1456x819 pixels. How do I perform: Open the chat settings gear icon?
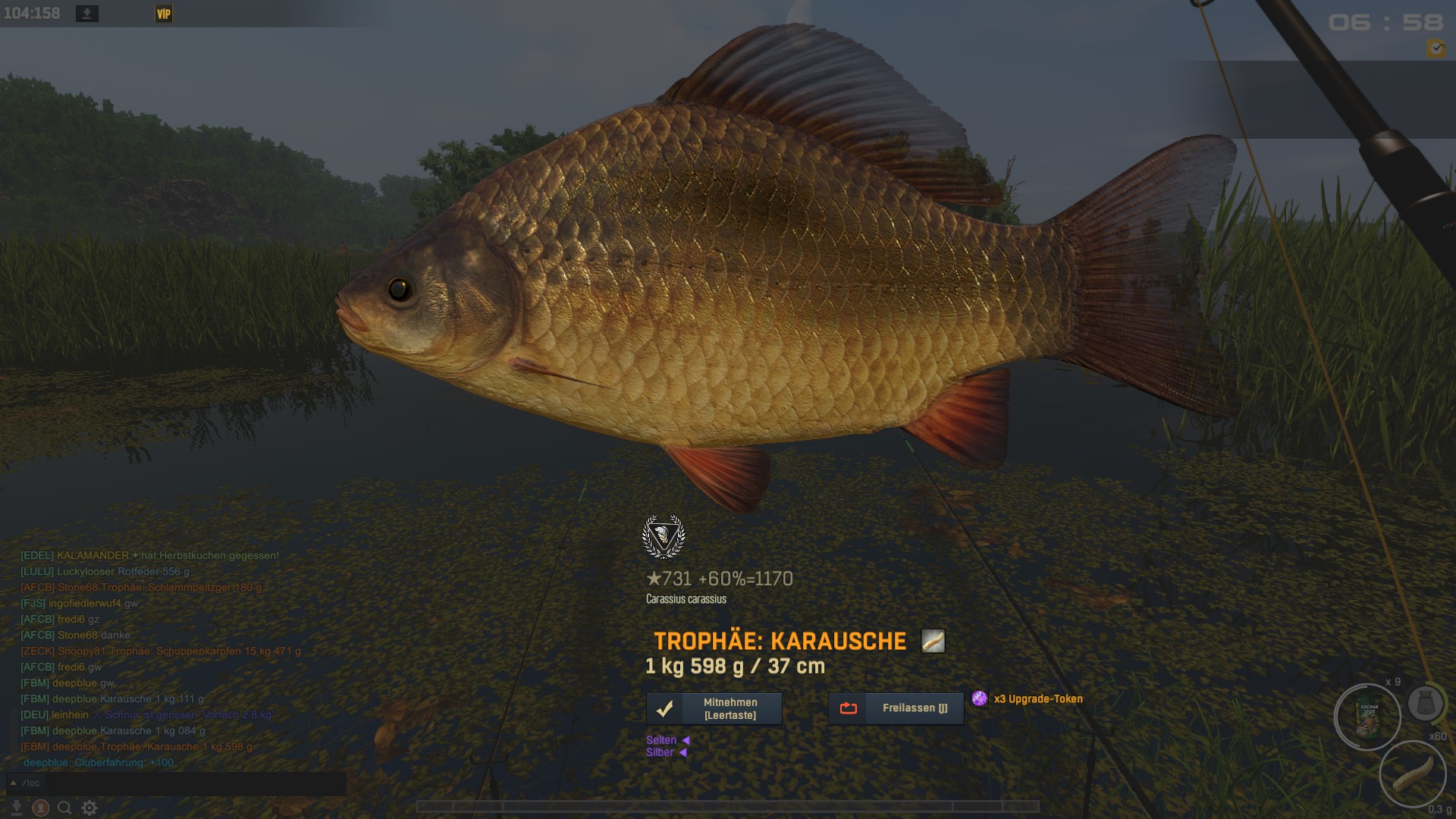[x=89, y=808]
